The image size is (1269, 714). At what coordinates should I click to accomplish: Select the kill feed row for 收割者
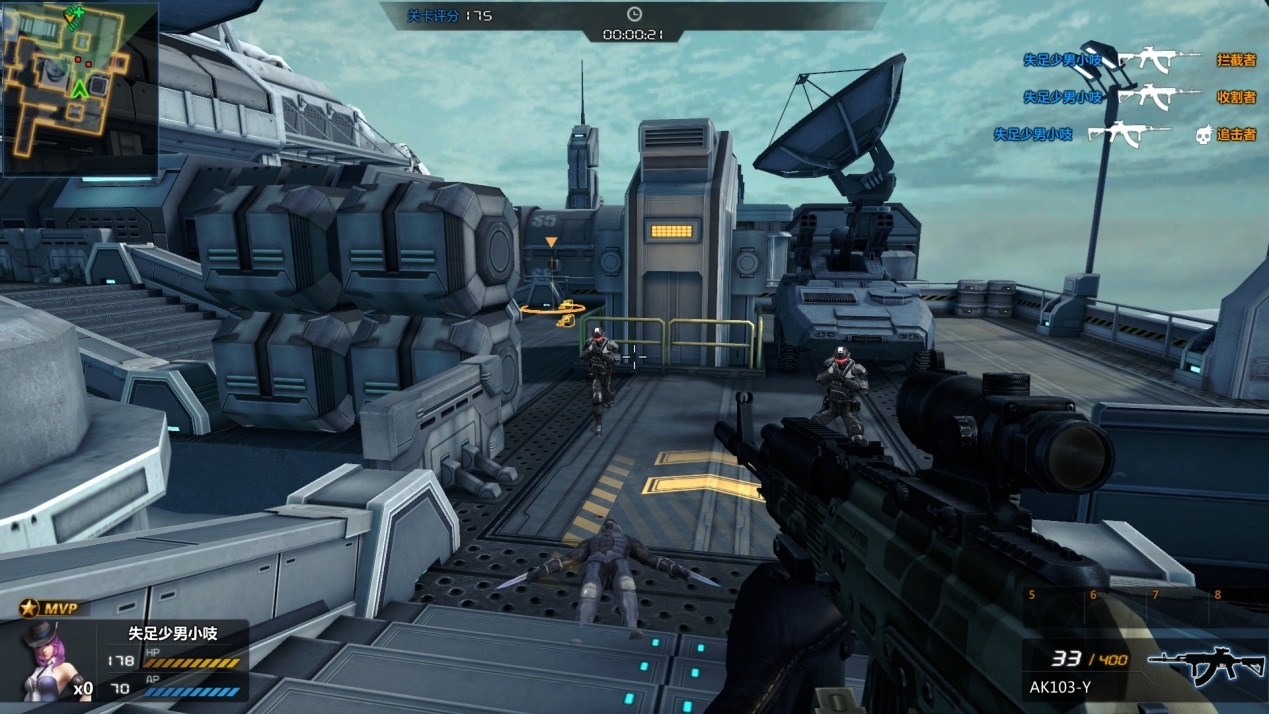[1138, 97]
